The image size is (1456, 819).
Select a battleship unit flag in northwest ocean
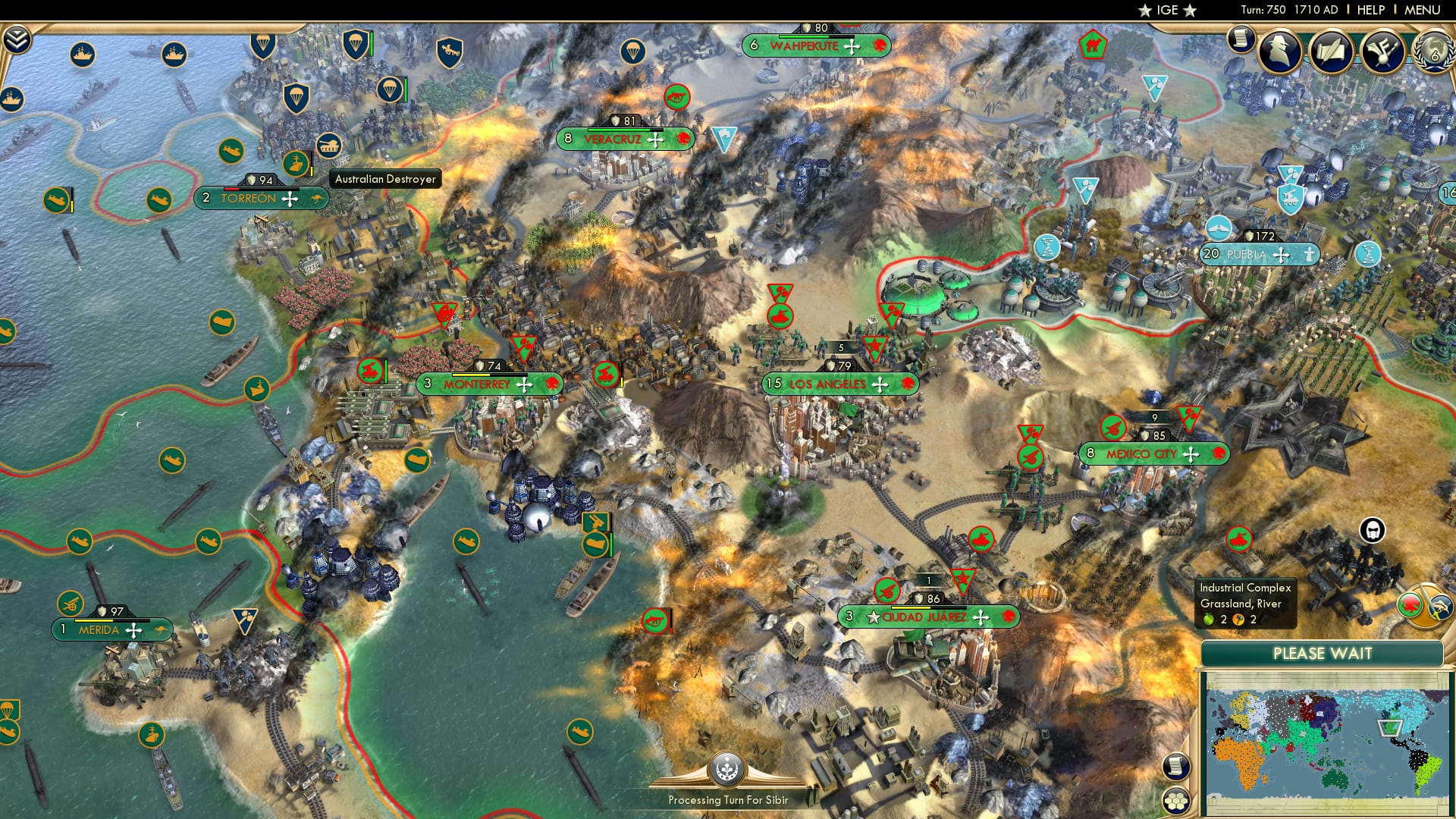coord(82,55)
